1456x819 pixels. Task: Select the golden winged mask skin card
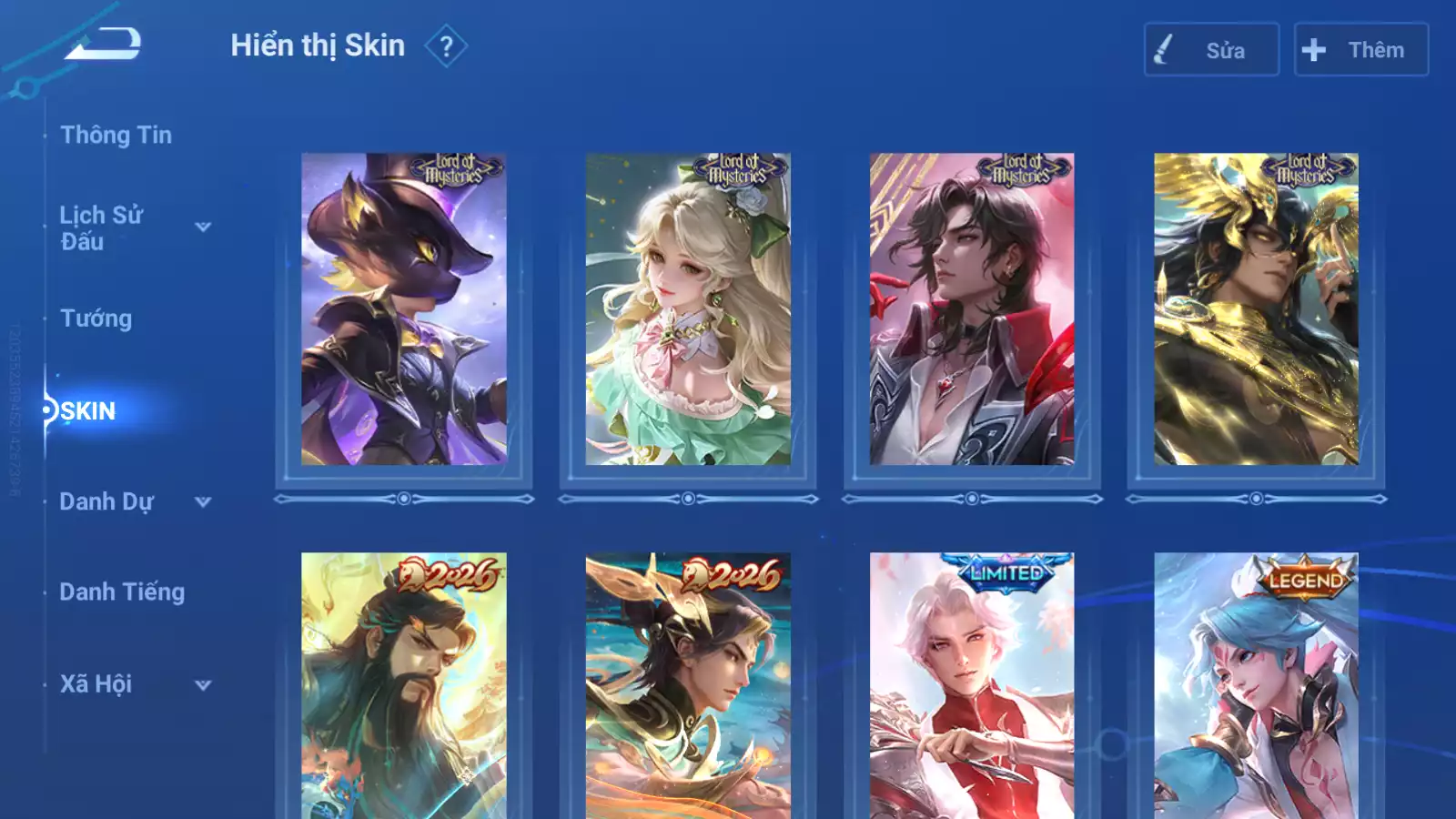click(1256, 309)
